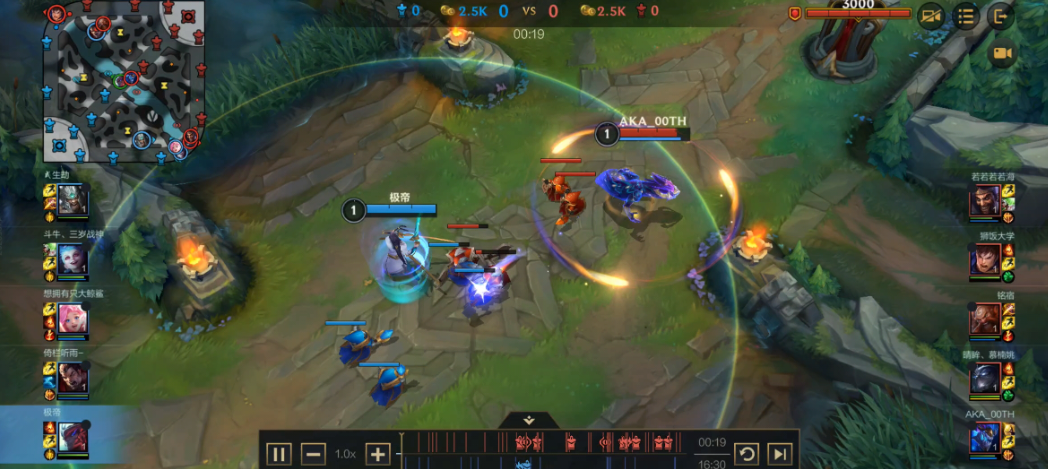This screenshot has height=469, width=1048.
Task: Select the pink-haired champion portrait on the left
Action: click(72, 319)
